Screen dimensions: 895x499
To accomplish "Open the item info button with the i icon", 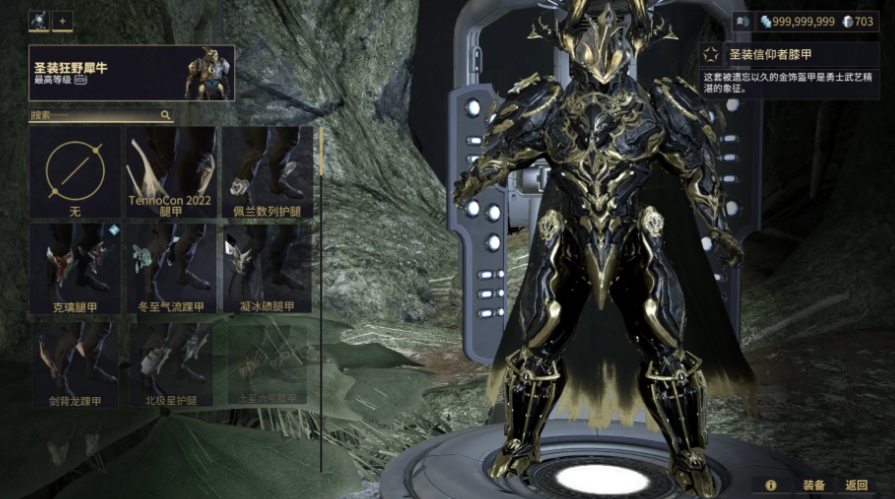I will click(x=771, y=485).
